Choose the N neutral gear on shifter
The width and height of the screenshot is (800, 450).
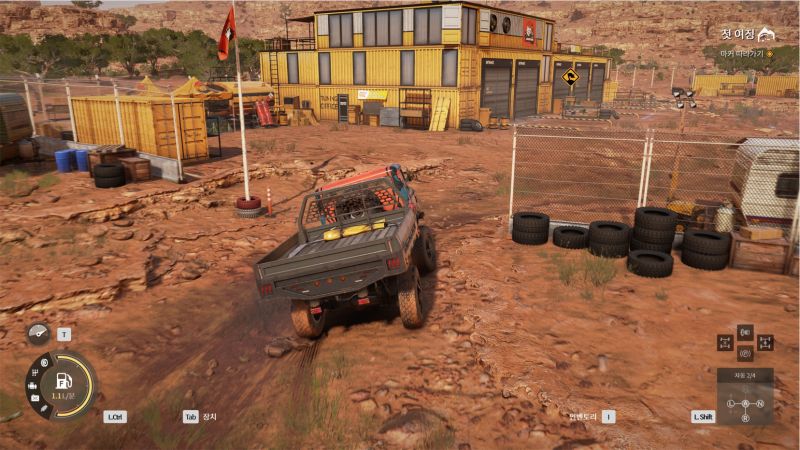coord(759,403)
